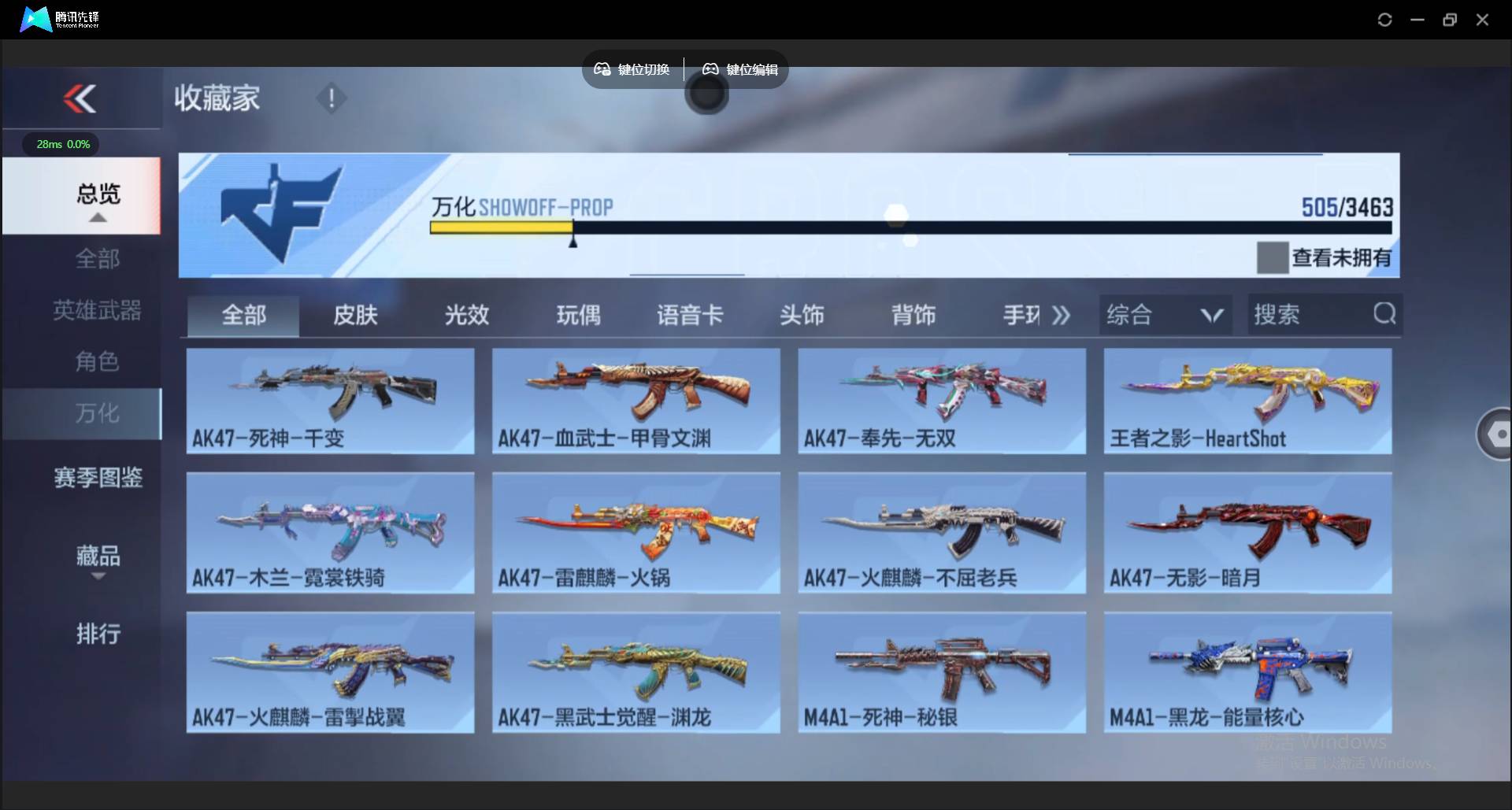Click the gamepad icon on 键位切换

click(x=602, y=69)
